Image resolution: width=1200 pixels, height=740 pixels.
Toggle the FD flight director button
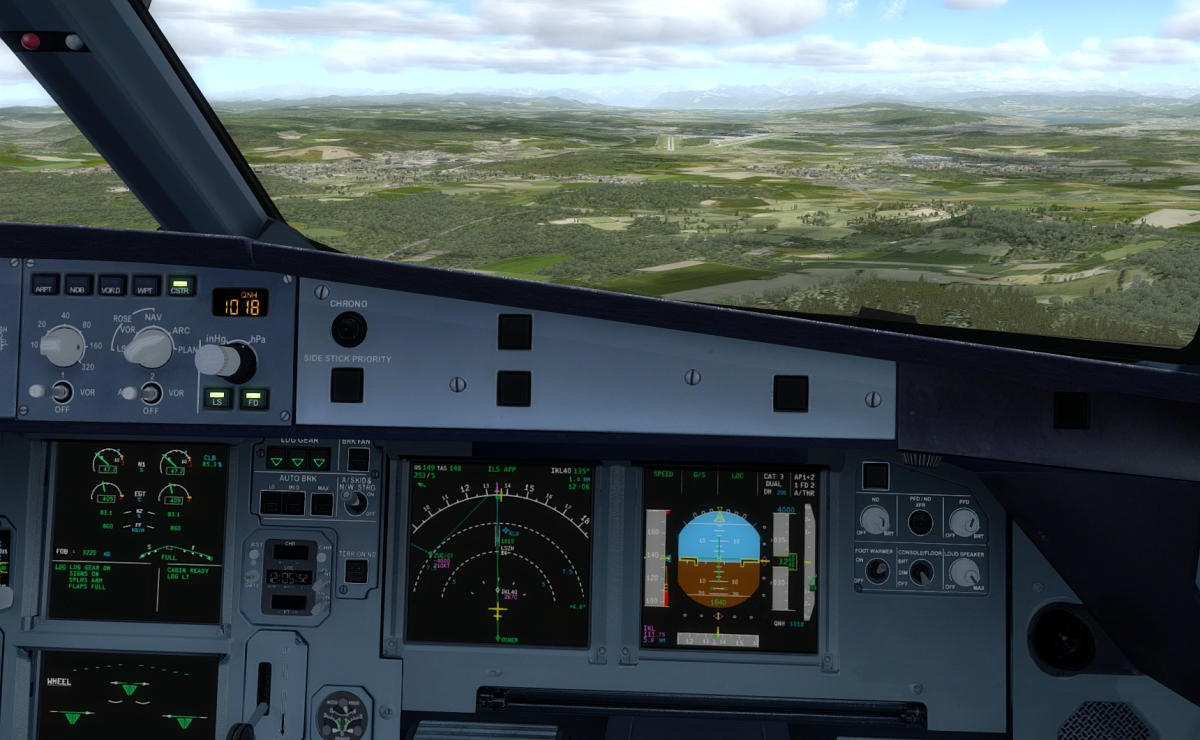tap(254, 398)
